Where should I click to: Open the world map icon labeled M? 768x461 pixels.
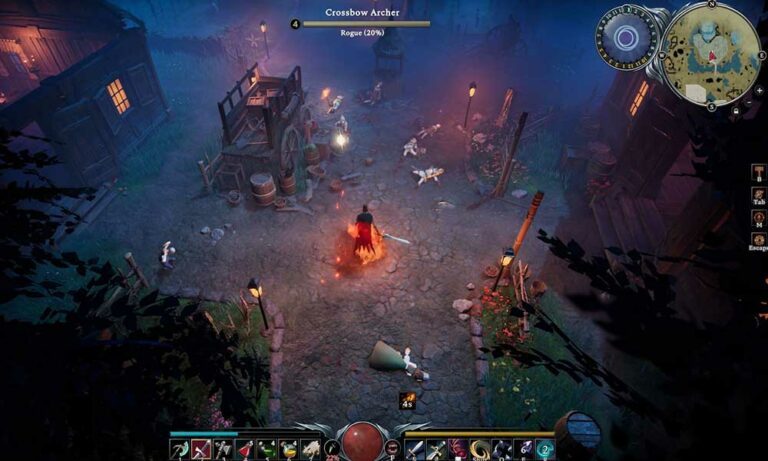click(758, 218)
